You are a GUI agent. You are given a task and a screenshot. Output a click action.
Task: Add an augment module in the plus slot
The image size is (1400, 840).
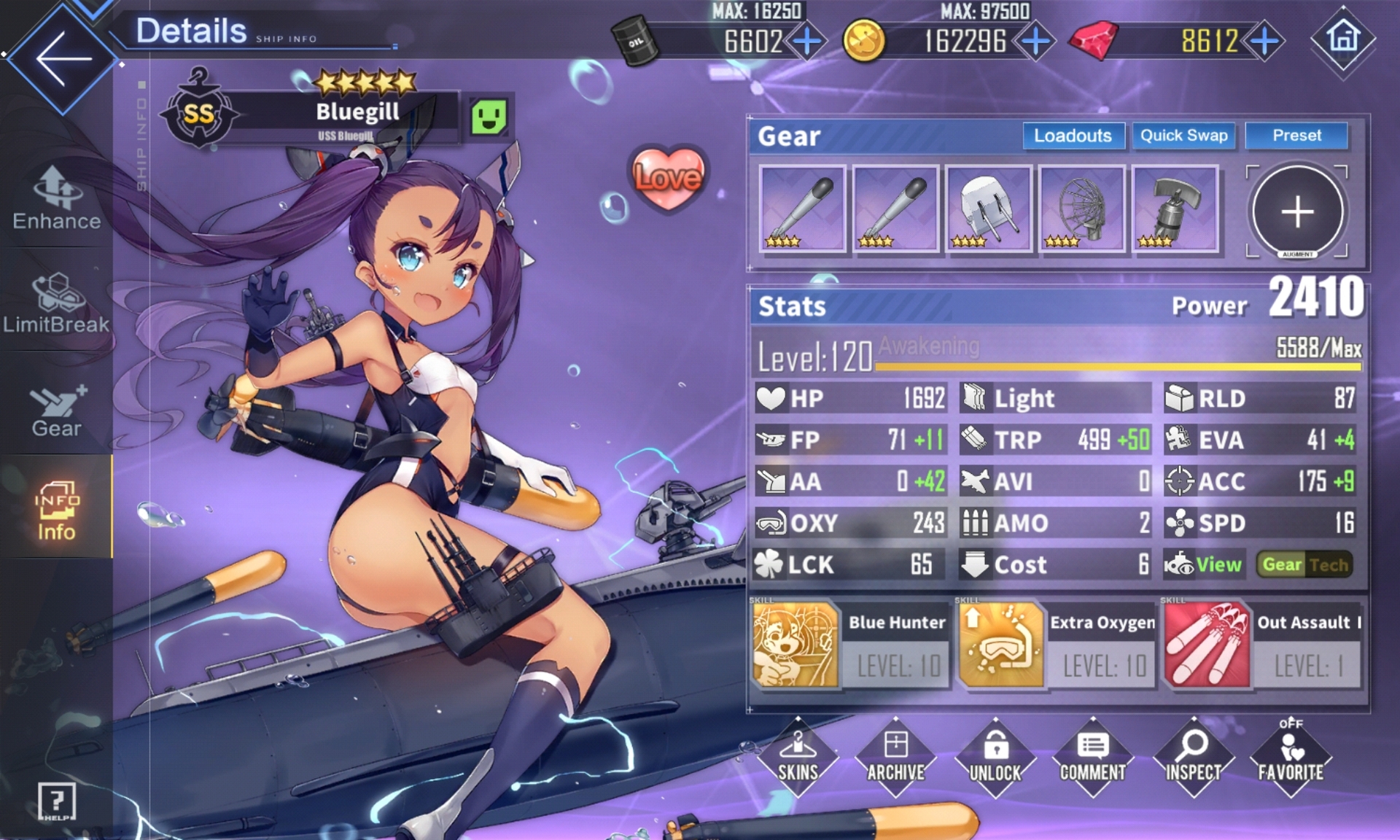coord(1297,211)
